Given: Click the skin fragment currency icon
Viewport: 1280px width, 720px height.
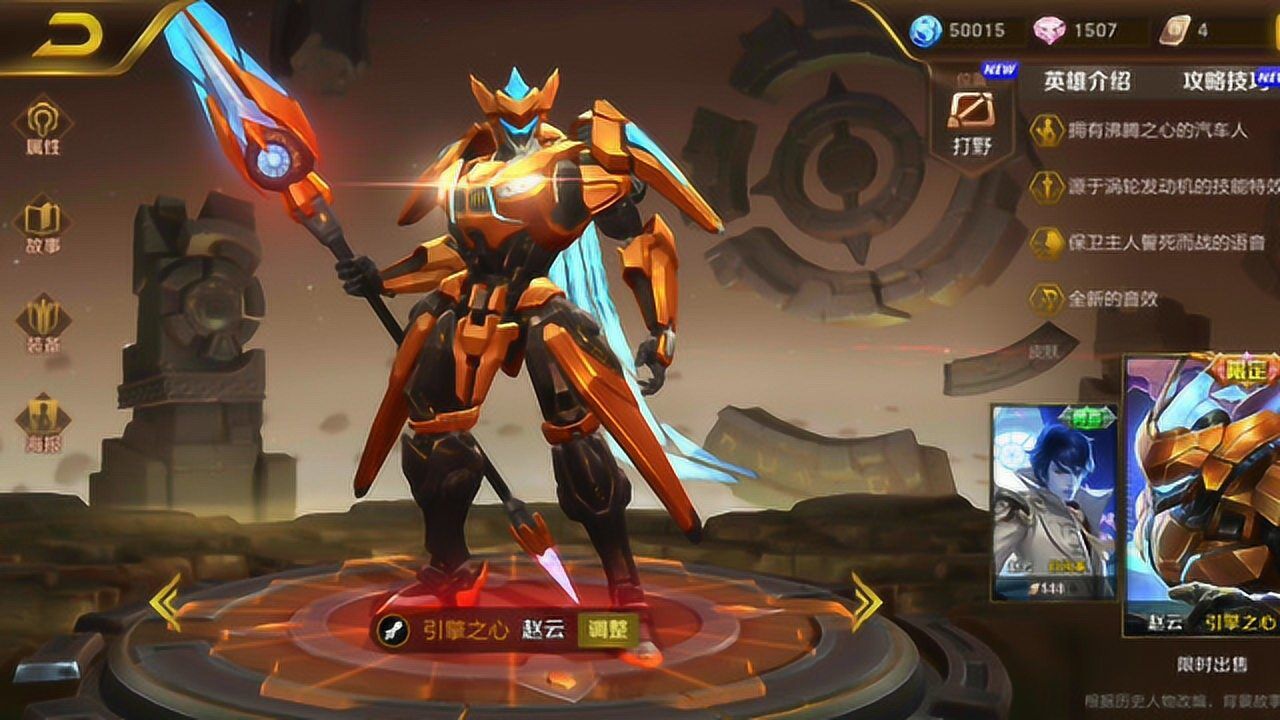Looking at the screenshot, I should pyautogui.click(x=1174, y=30).
